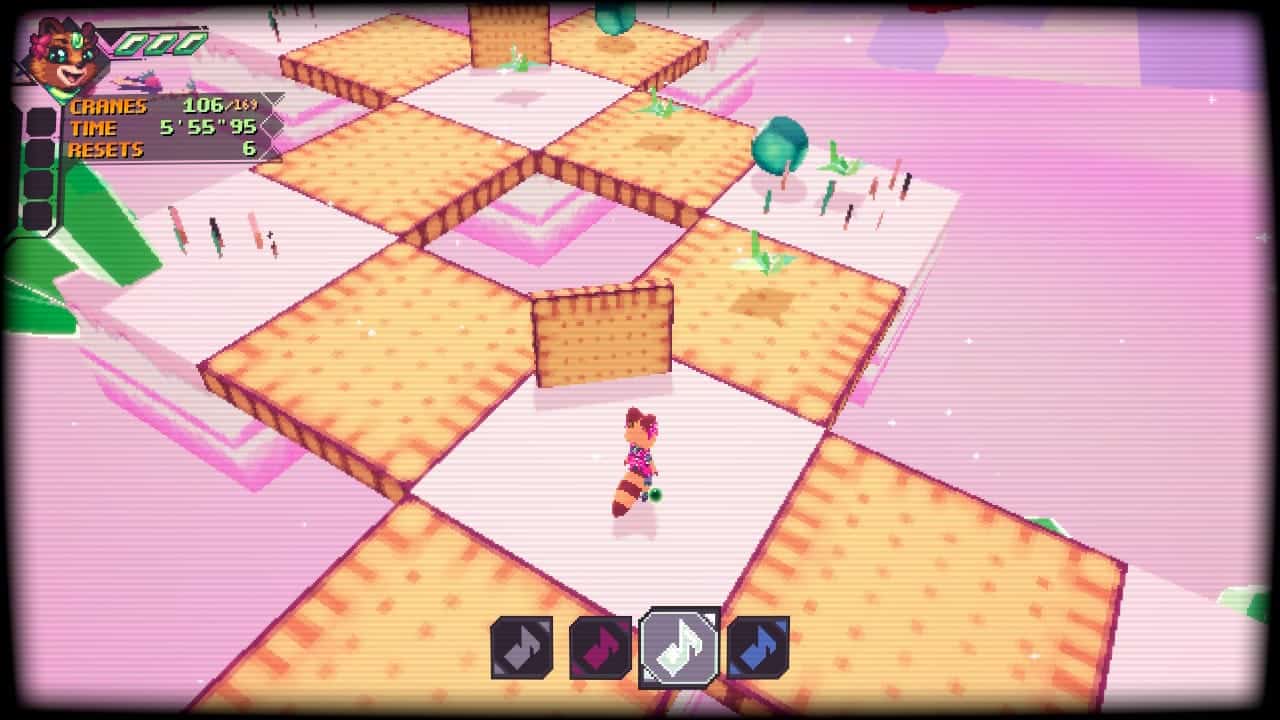
Task: Select the gray music note slot
Action: tap(521, 647)
